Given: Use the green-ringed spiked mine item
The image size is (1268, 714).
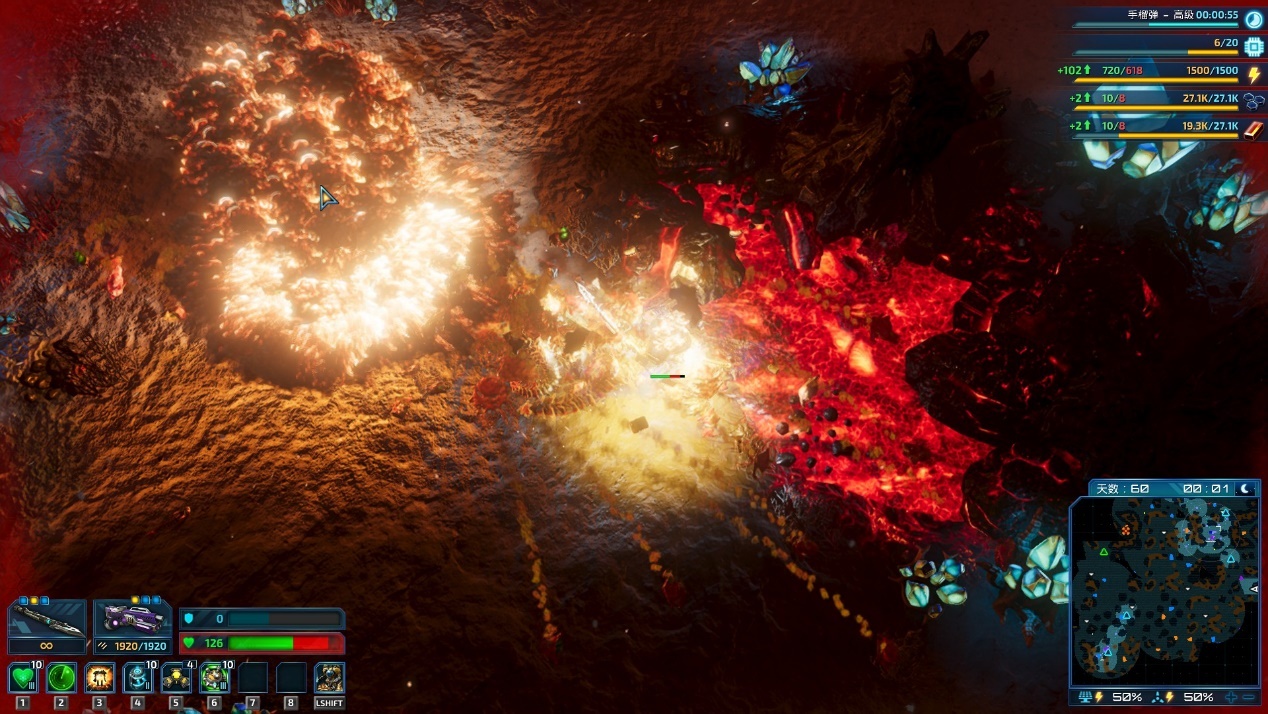Looking at the screenshot, I should coord(214,678).
